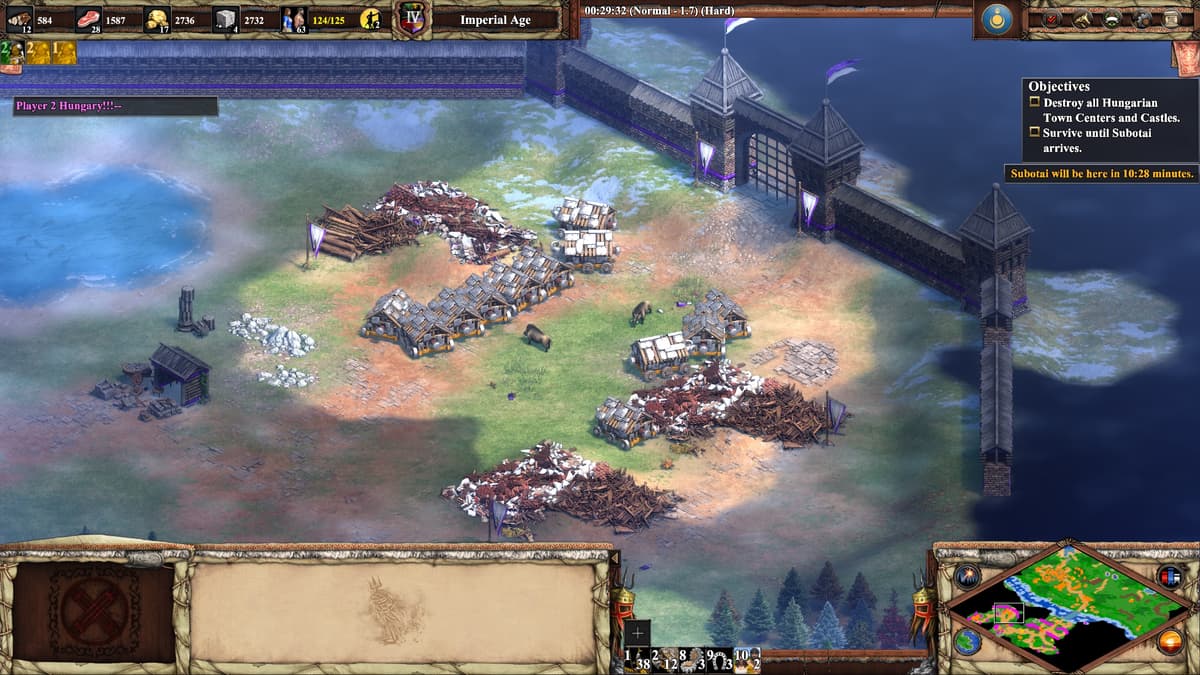This screenshot has height=675, width=1200.
Task: Toggle the minimap combat mode with the sunset button
Action: [1169, 641]
